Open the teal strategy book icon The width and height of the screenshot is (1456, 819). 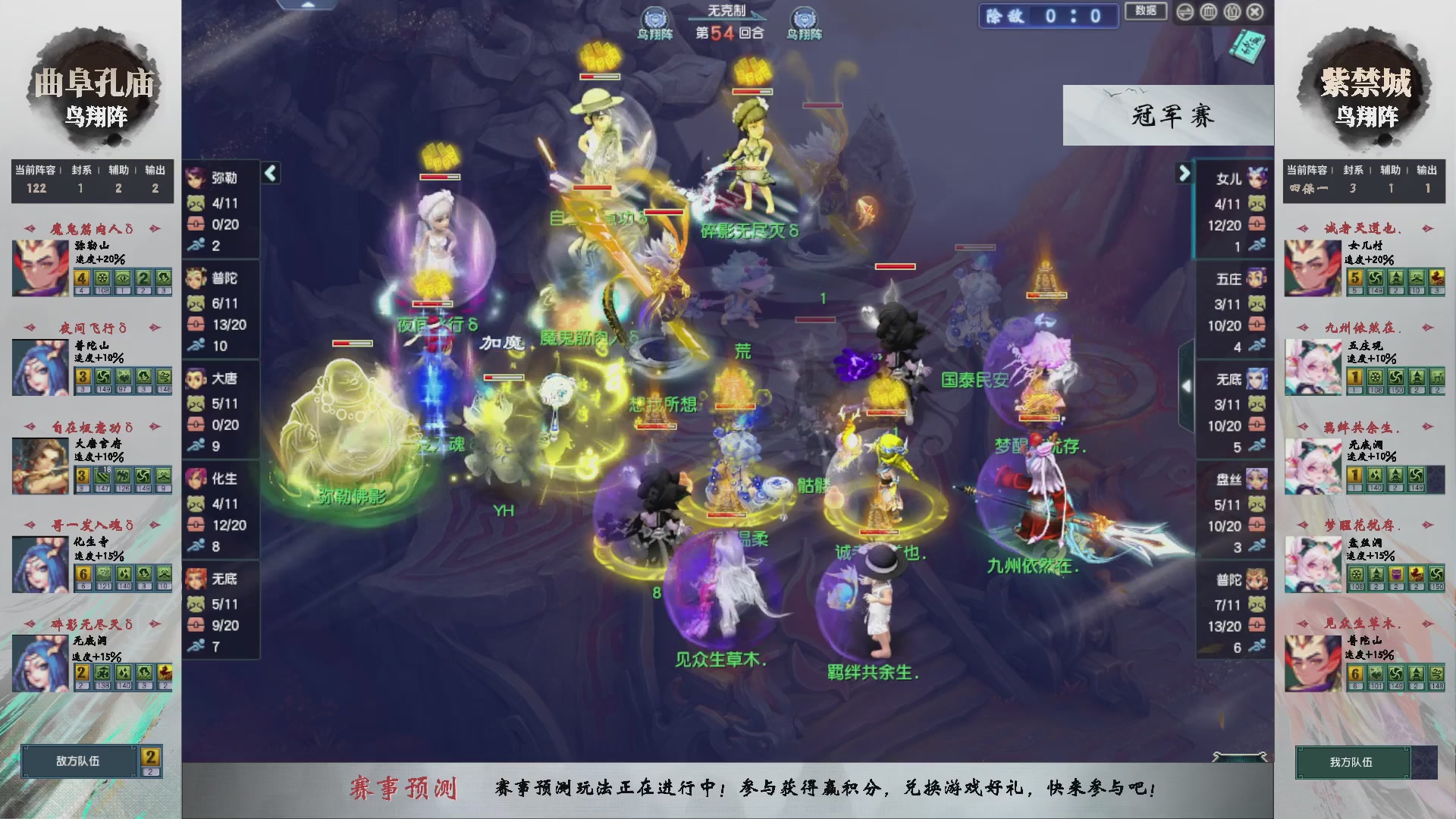click(x=1249, y=47)
